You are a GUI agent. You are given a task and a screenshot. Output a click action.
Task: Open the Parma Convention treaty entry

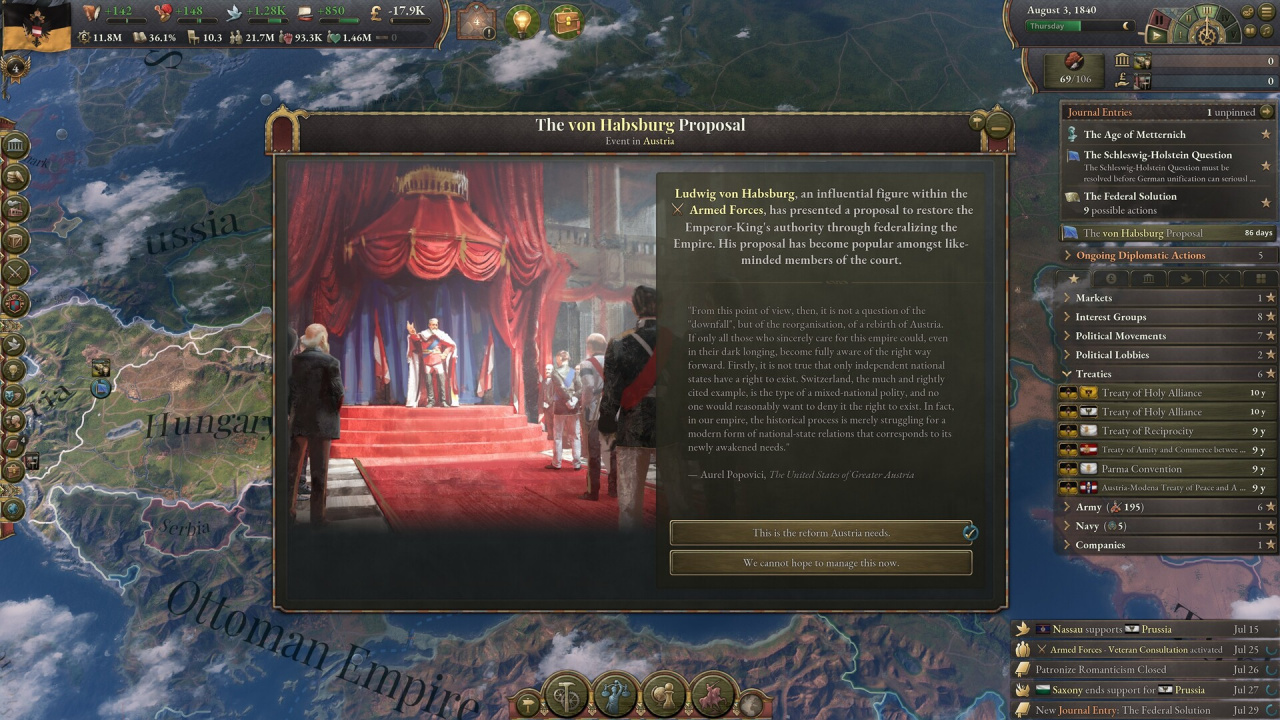tap(1141, 469)
